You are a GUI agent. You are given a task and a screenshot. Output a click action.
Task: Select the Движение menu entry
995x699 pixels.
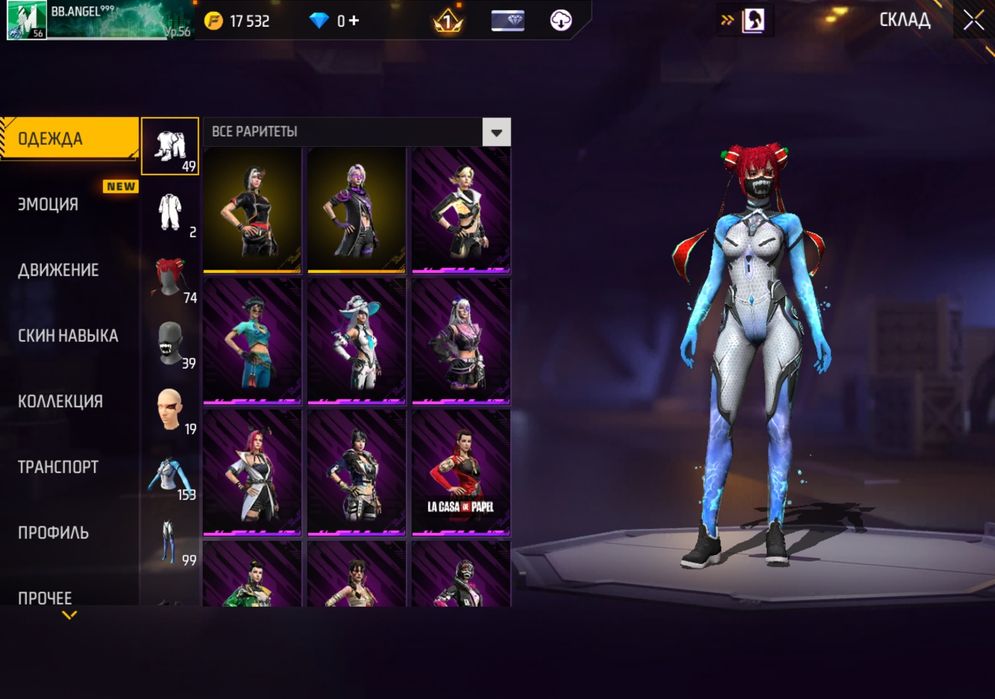point(58,270)
